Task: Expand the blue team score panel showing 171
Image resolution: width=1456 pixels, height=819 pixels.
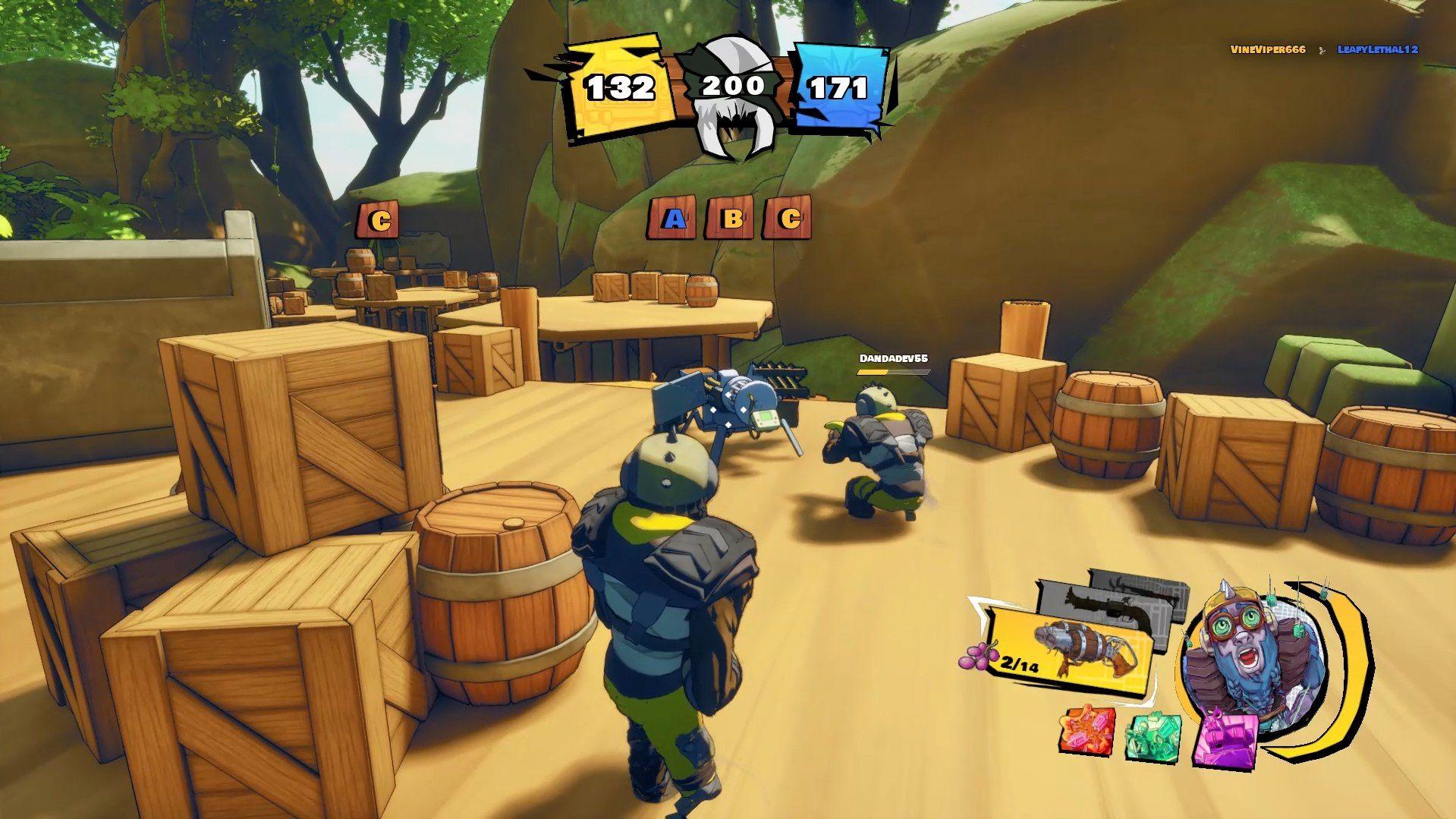Action: point(838,87)
